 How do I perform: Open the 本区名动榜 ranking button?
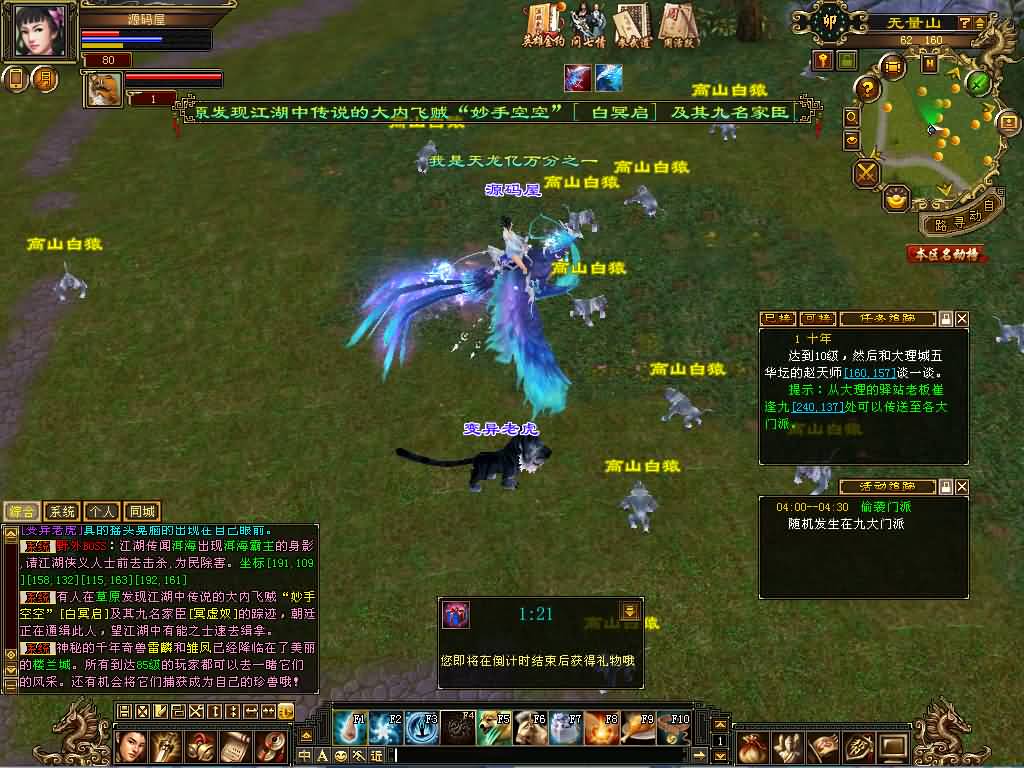point(945,254)
